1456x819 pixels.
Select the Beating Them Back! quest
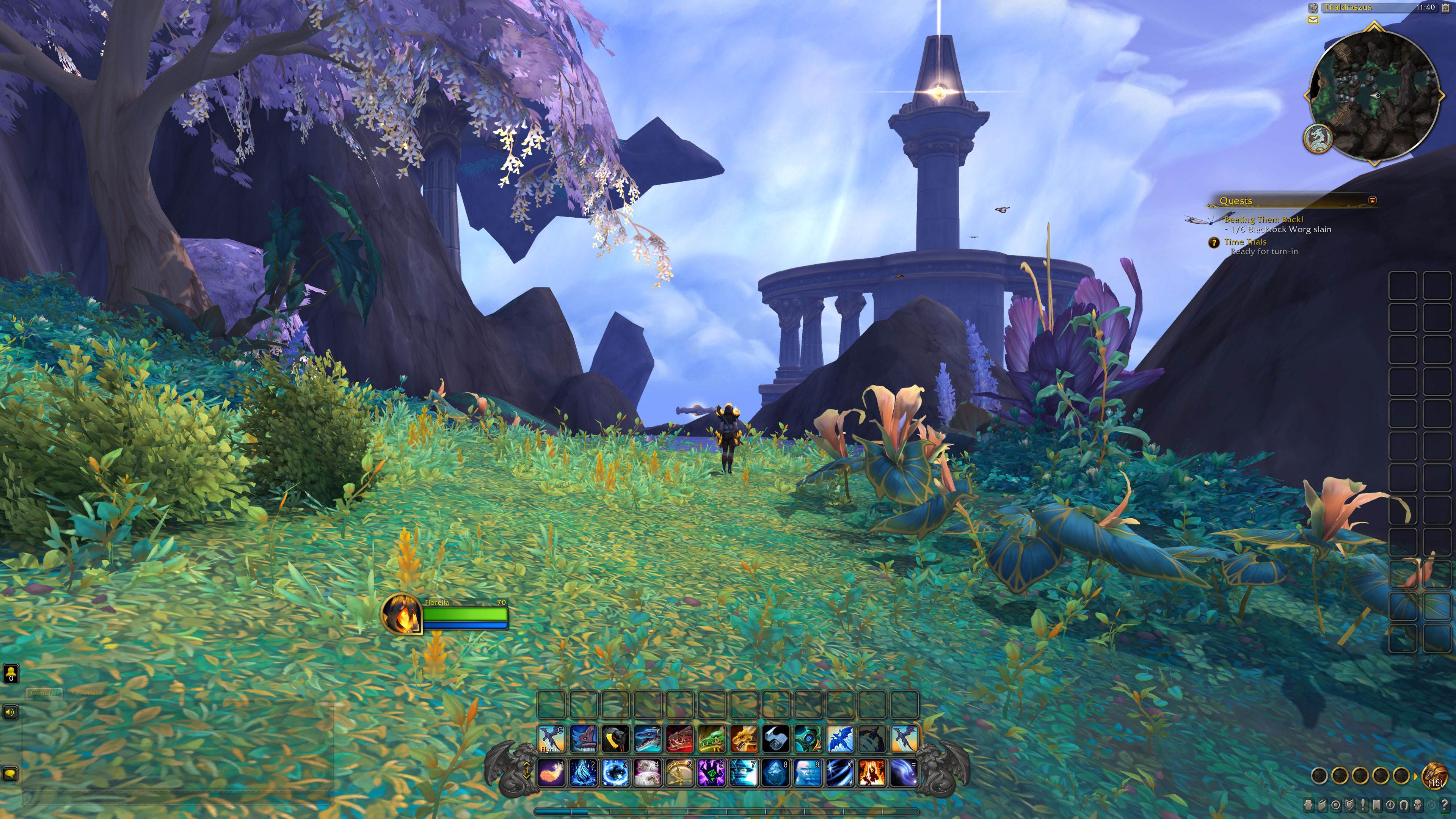coord(1264,219)
